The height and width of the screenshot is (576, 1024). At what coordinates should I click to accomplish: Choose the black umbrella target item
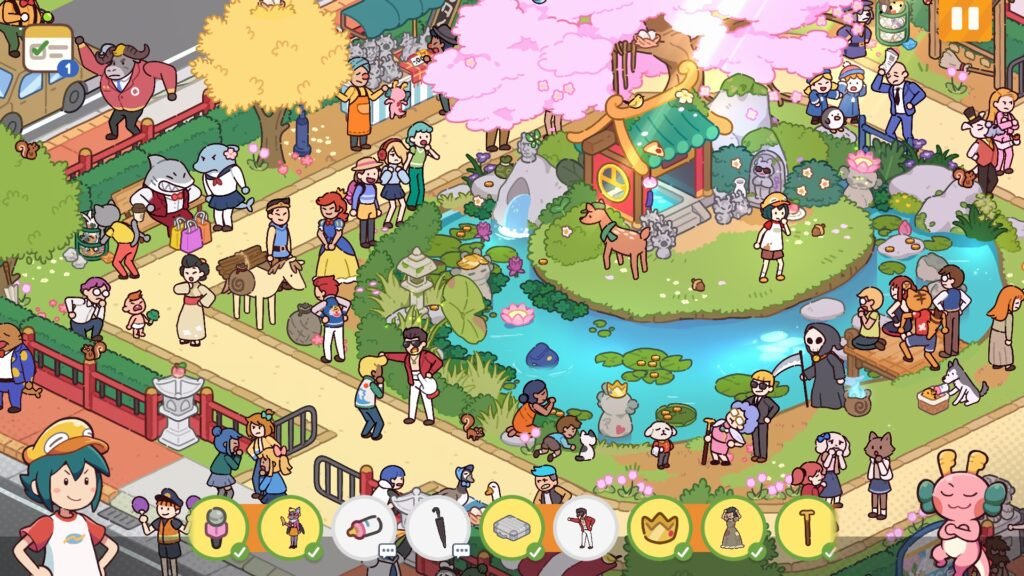(437, 527)
